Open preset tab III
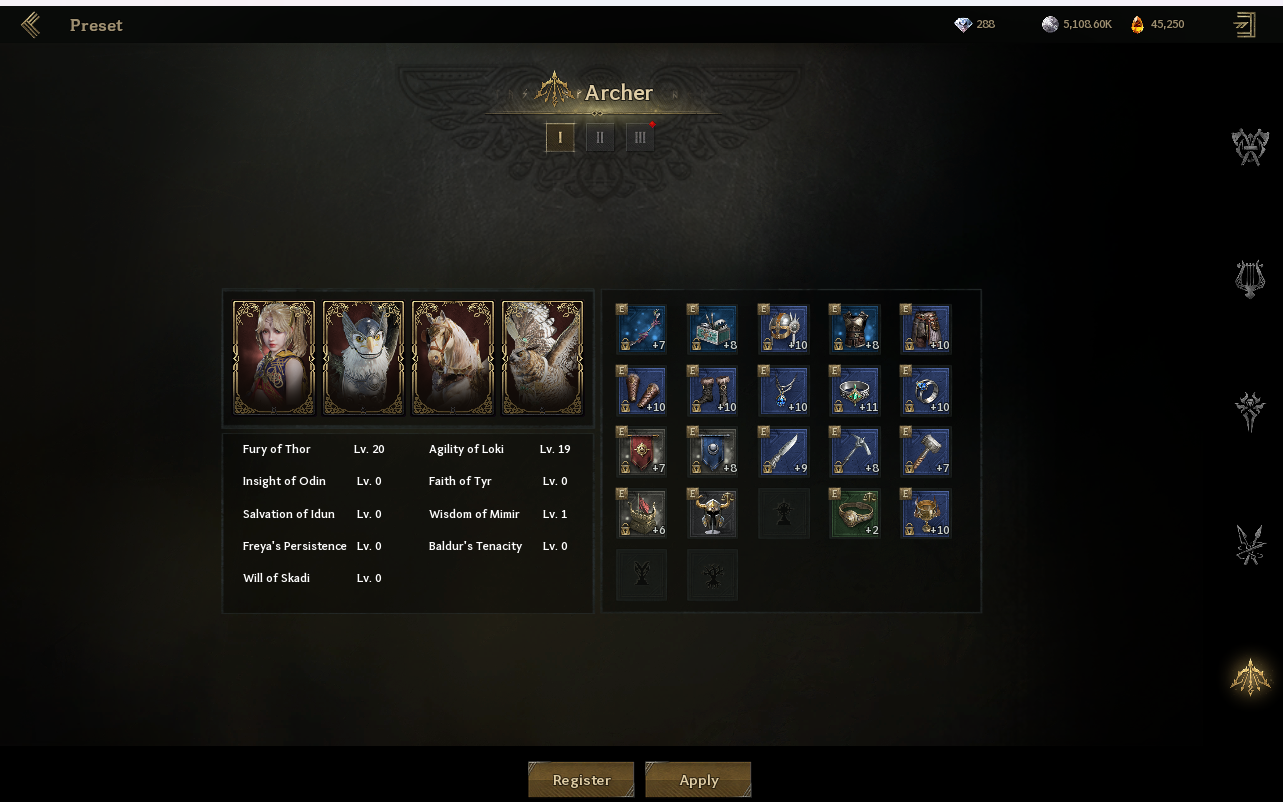The height and width of the screenshot is (802, 1283). (640, 138)
